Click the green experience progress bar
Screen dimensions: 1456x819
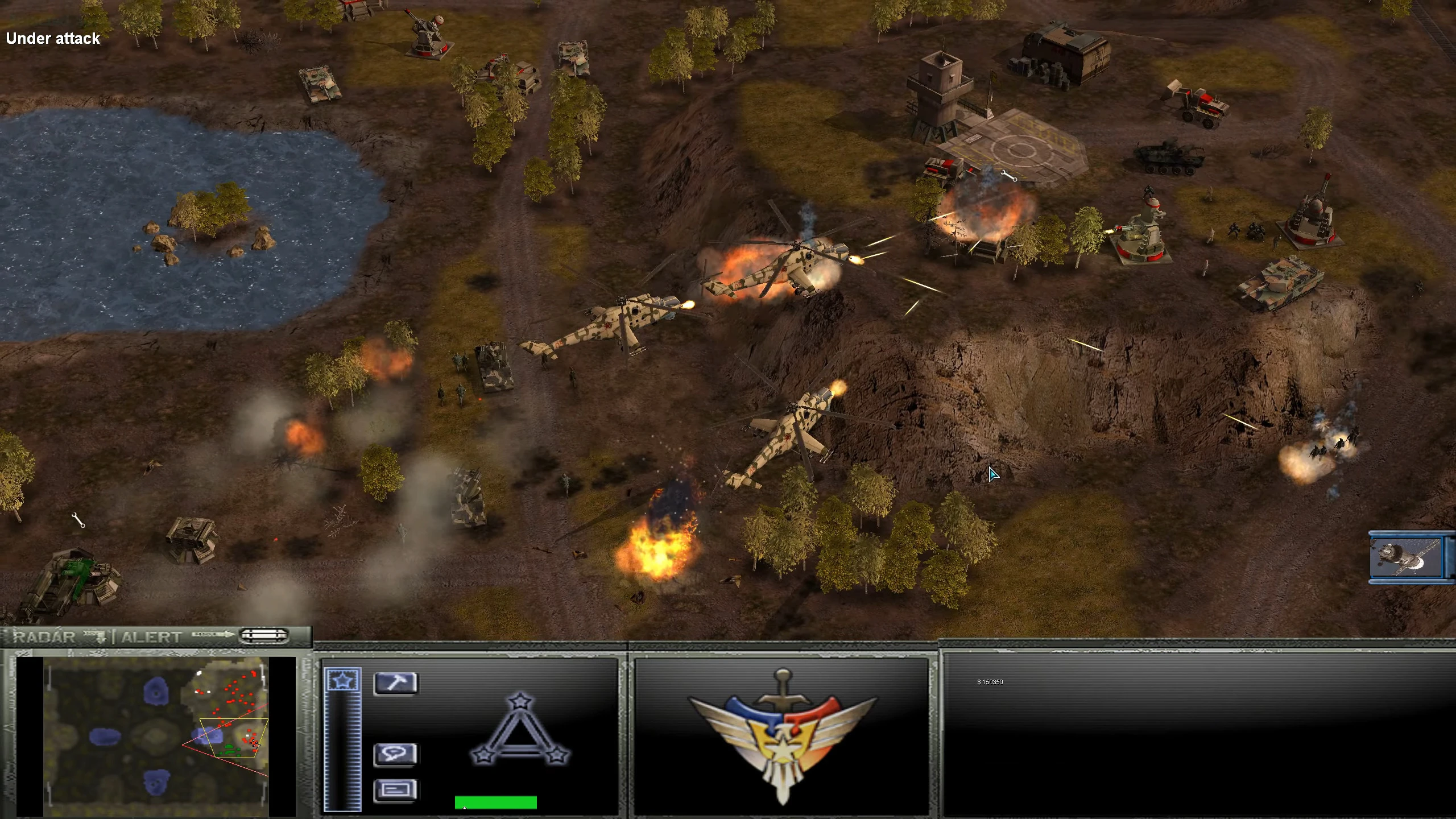(496, 802)
